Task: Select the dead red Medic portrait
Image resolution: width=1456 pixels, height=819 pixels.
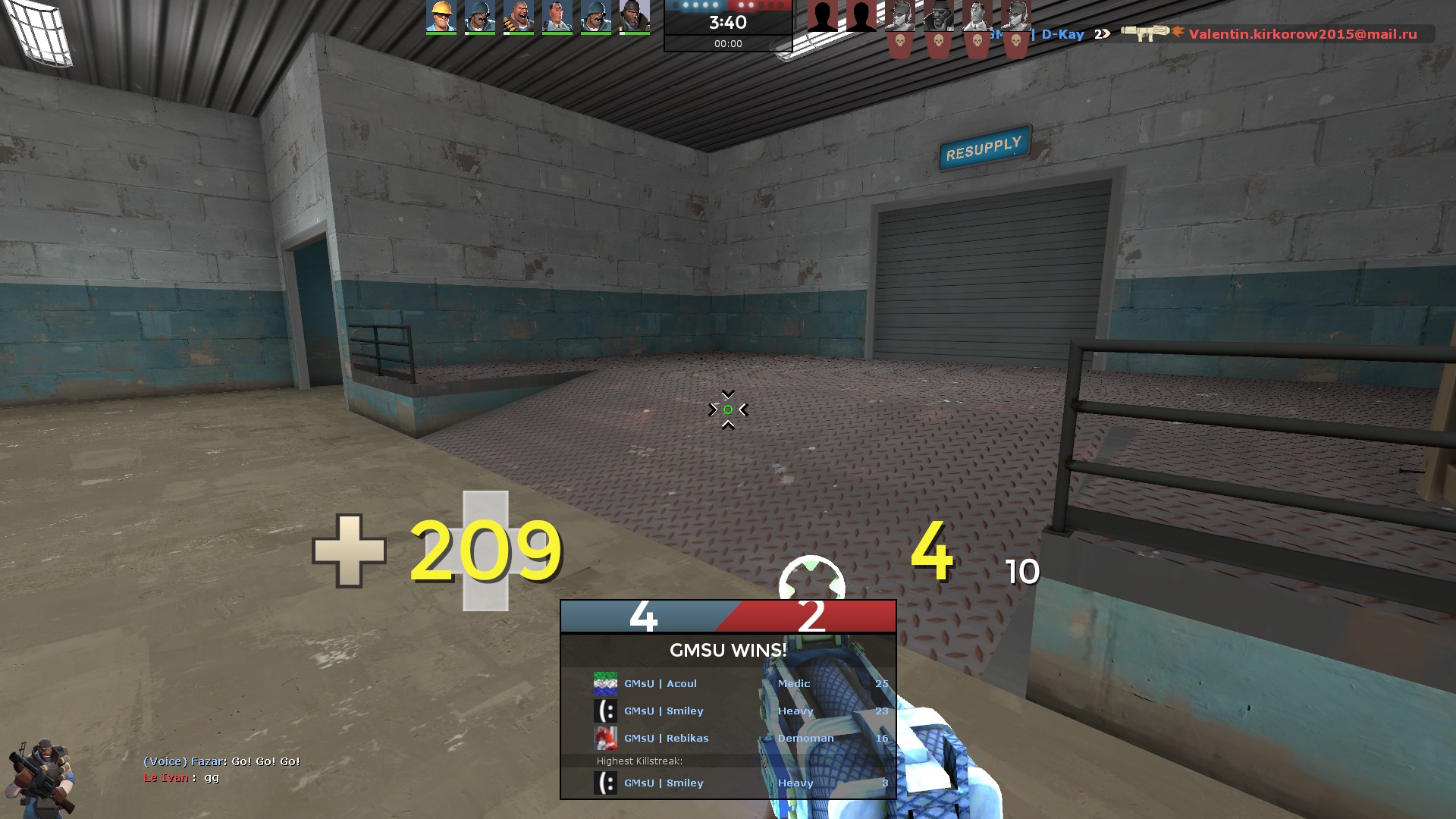Action: 977,17
